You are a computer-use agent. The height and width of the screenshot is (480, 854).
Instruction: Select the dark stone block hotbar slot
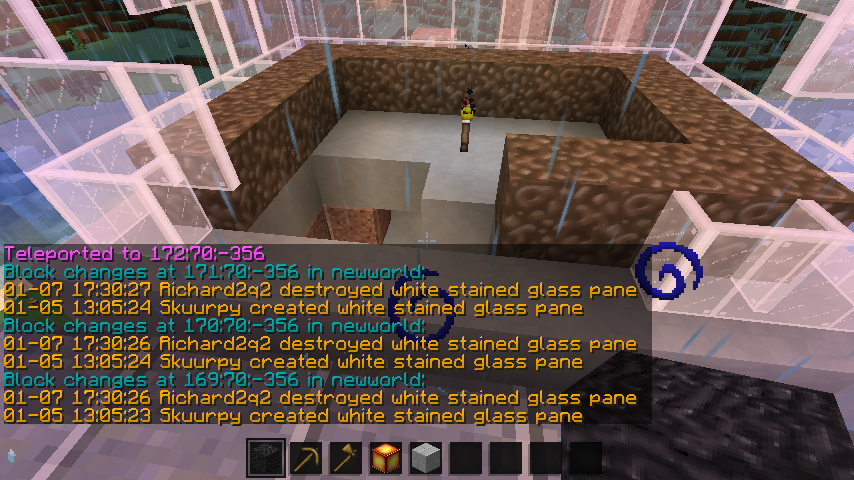click(x=266, y=459)
